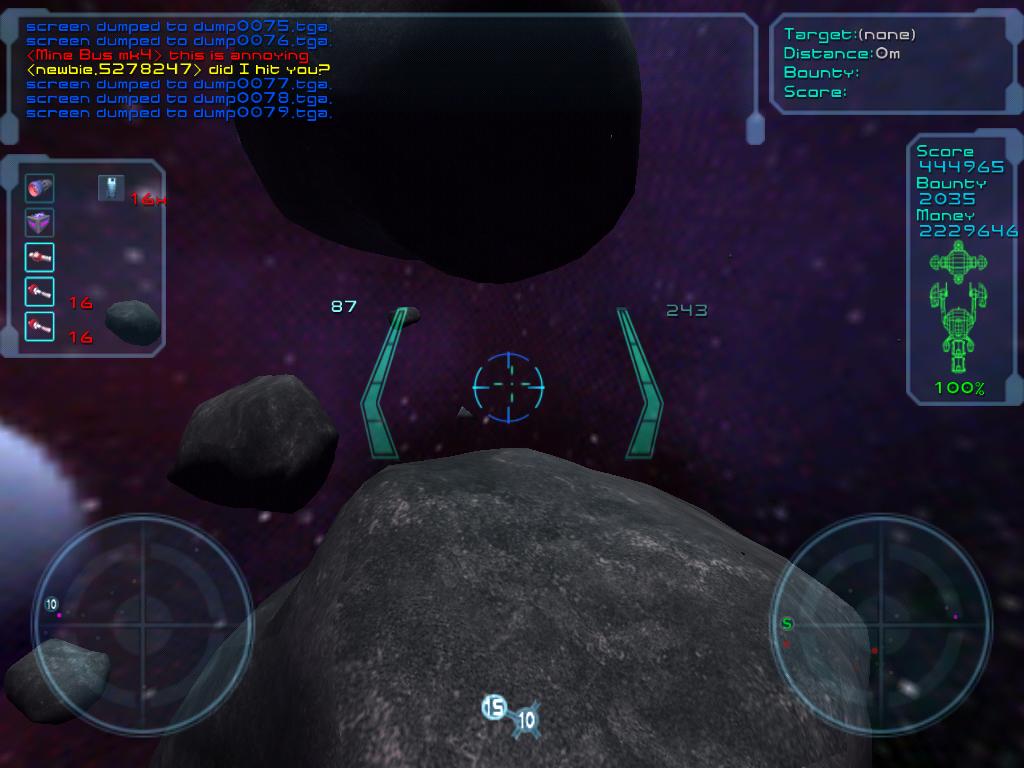Image resolution: width=1024 pixels, height=768 pixels.
Task: Select the purple cargo crate slot
Action: pos(39,222)
